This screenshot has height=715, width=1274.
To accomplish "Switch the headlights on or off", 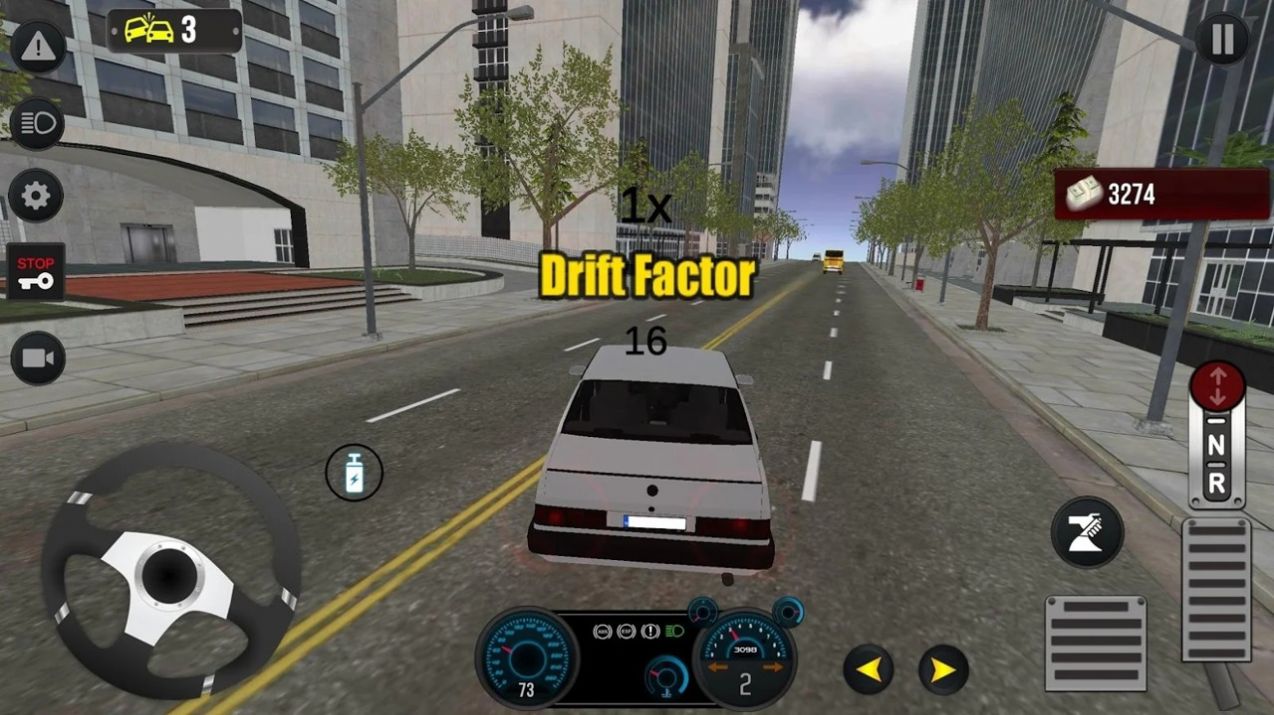I will [x=37, y=124].
